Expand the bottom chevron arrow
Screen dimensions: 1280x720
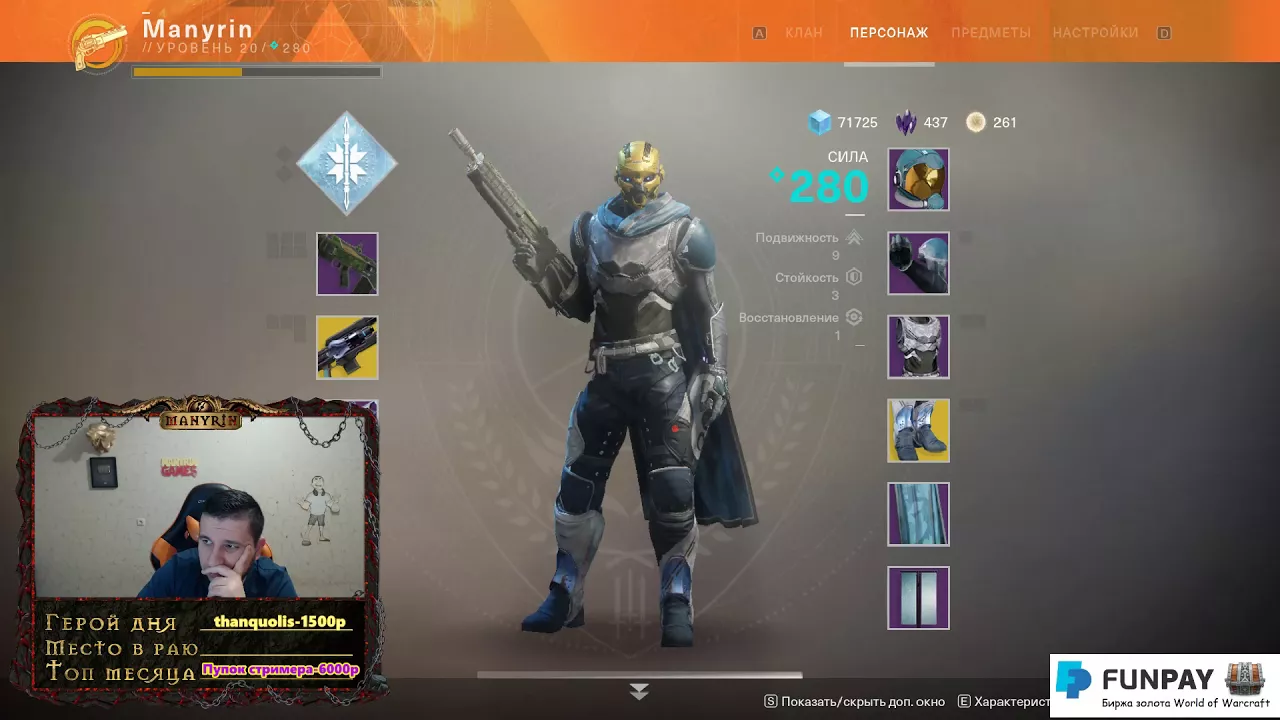pos(639,689)
